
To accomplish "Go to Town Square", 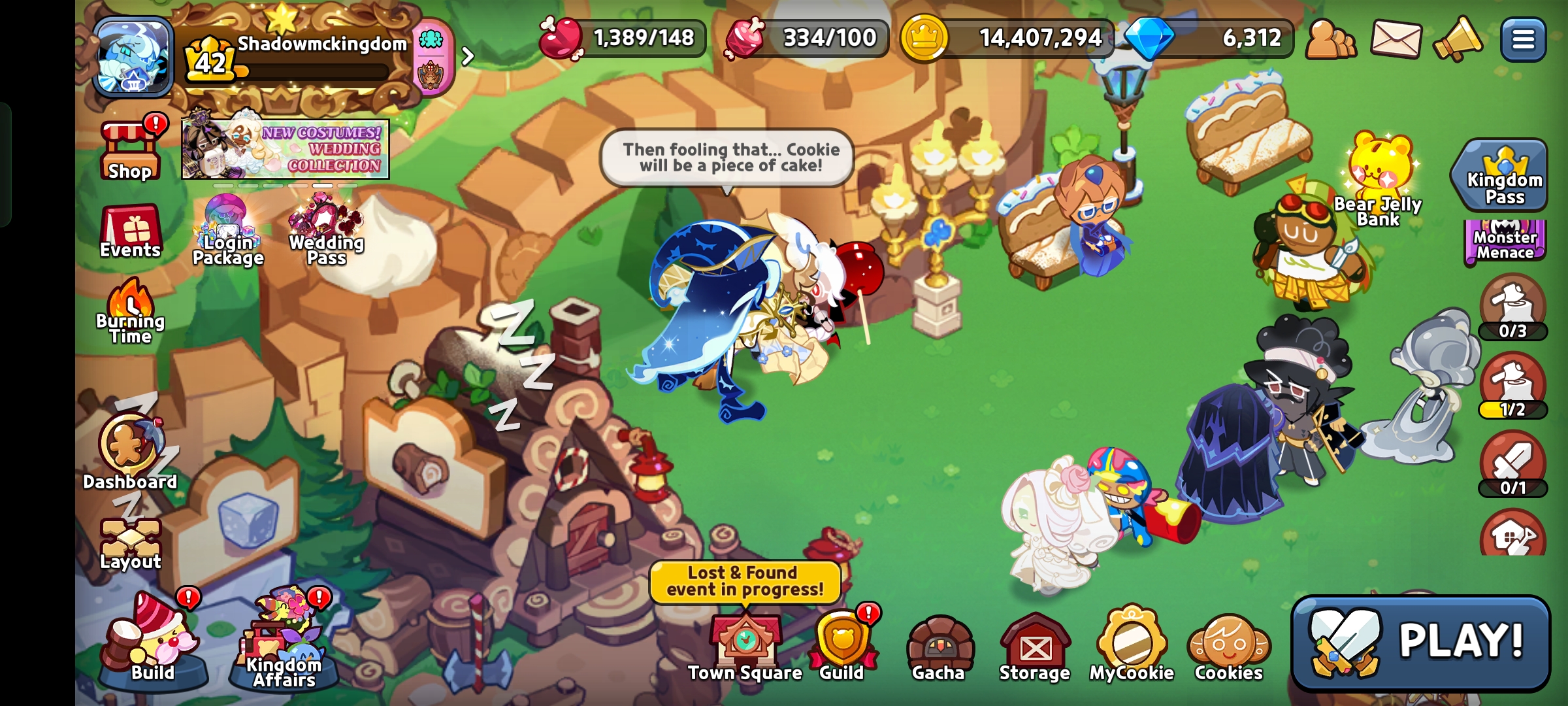I will (745, 647).
